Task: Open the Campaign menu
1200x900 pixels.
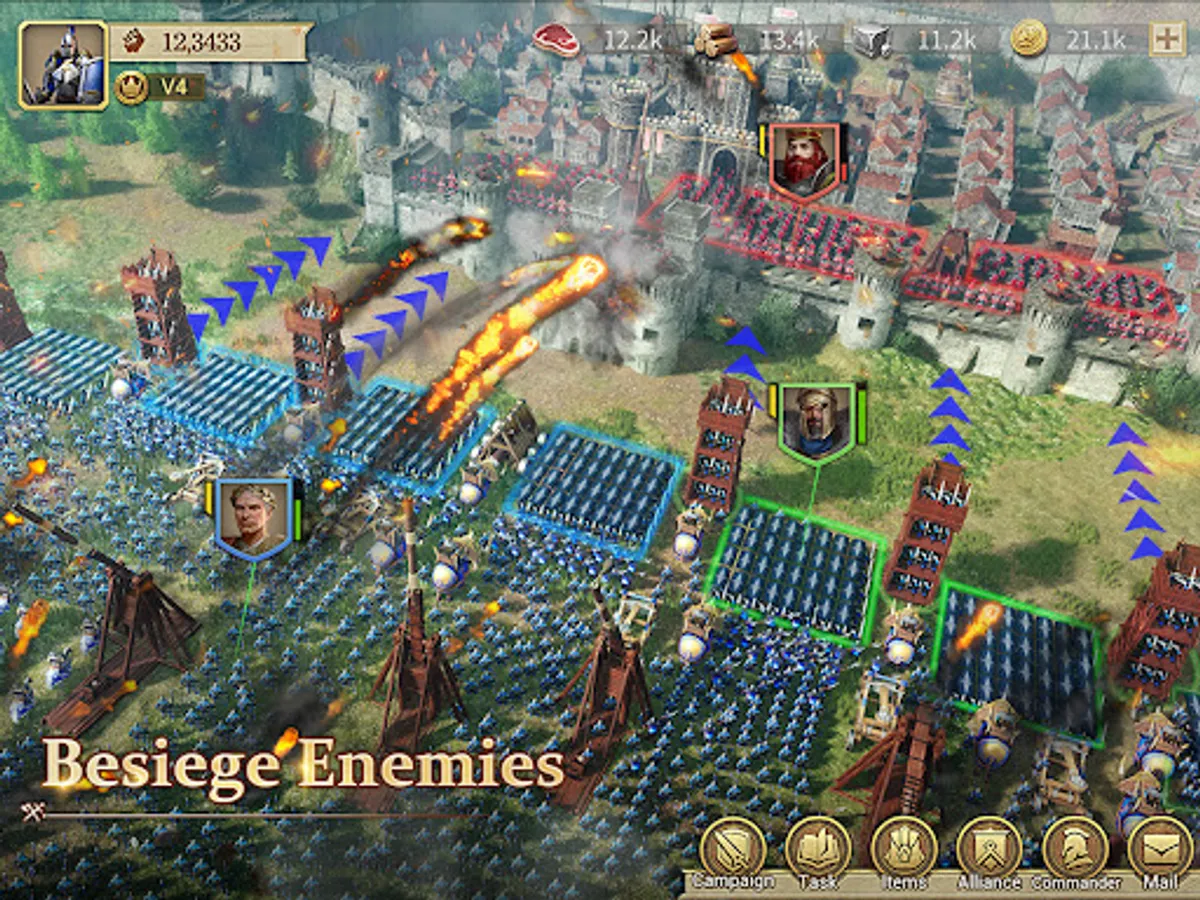Action: click(732, 850)
